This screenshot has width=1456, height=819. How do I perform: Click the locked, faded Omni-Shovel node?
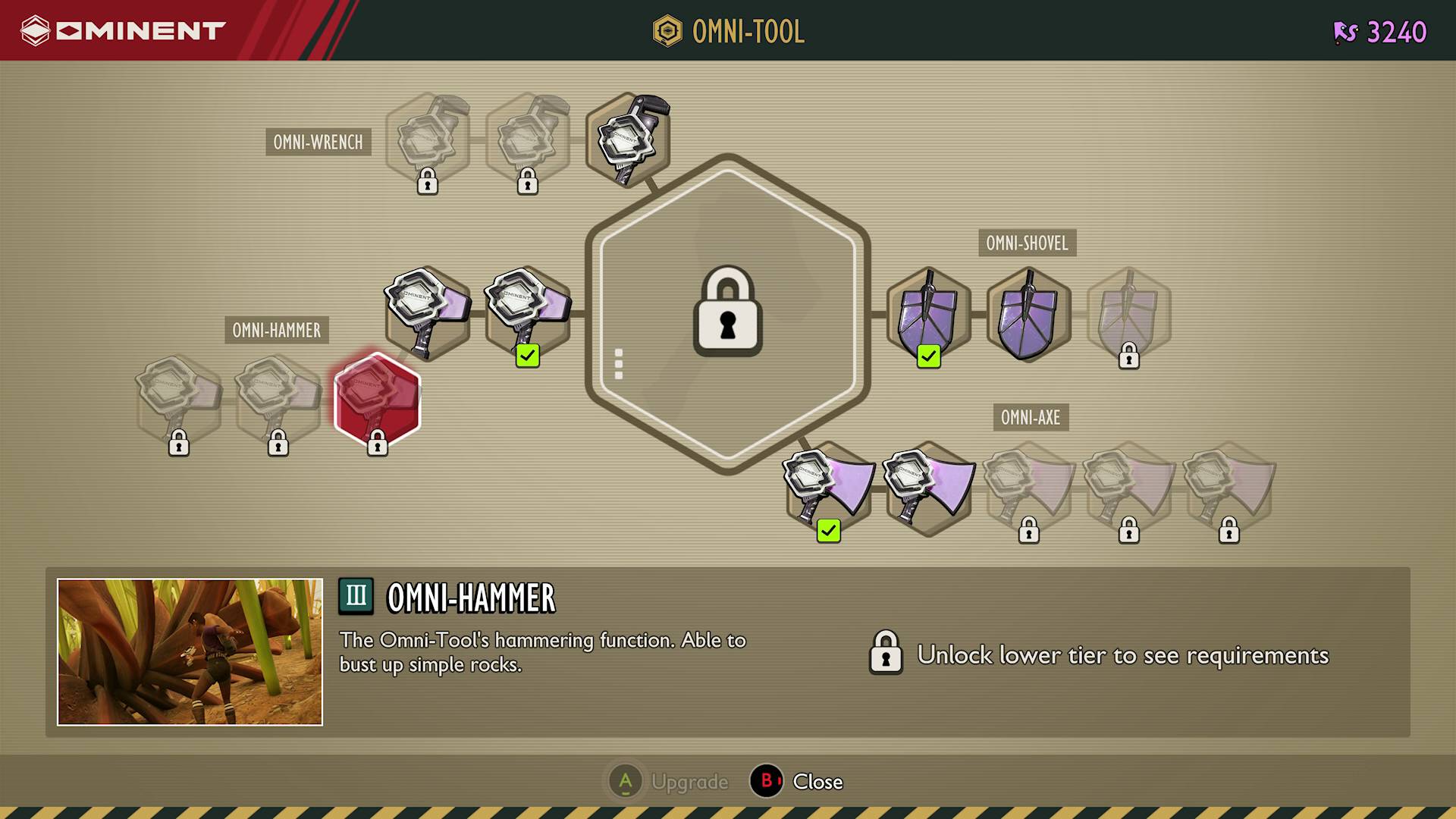(x=1128, y=314)
